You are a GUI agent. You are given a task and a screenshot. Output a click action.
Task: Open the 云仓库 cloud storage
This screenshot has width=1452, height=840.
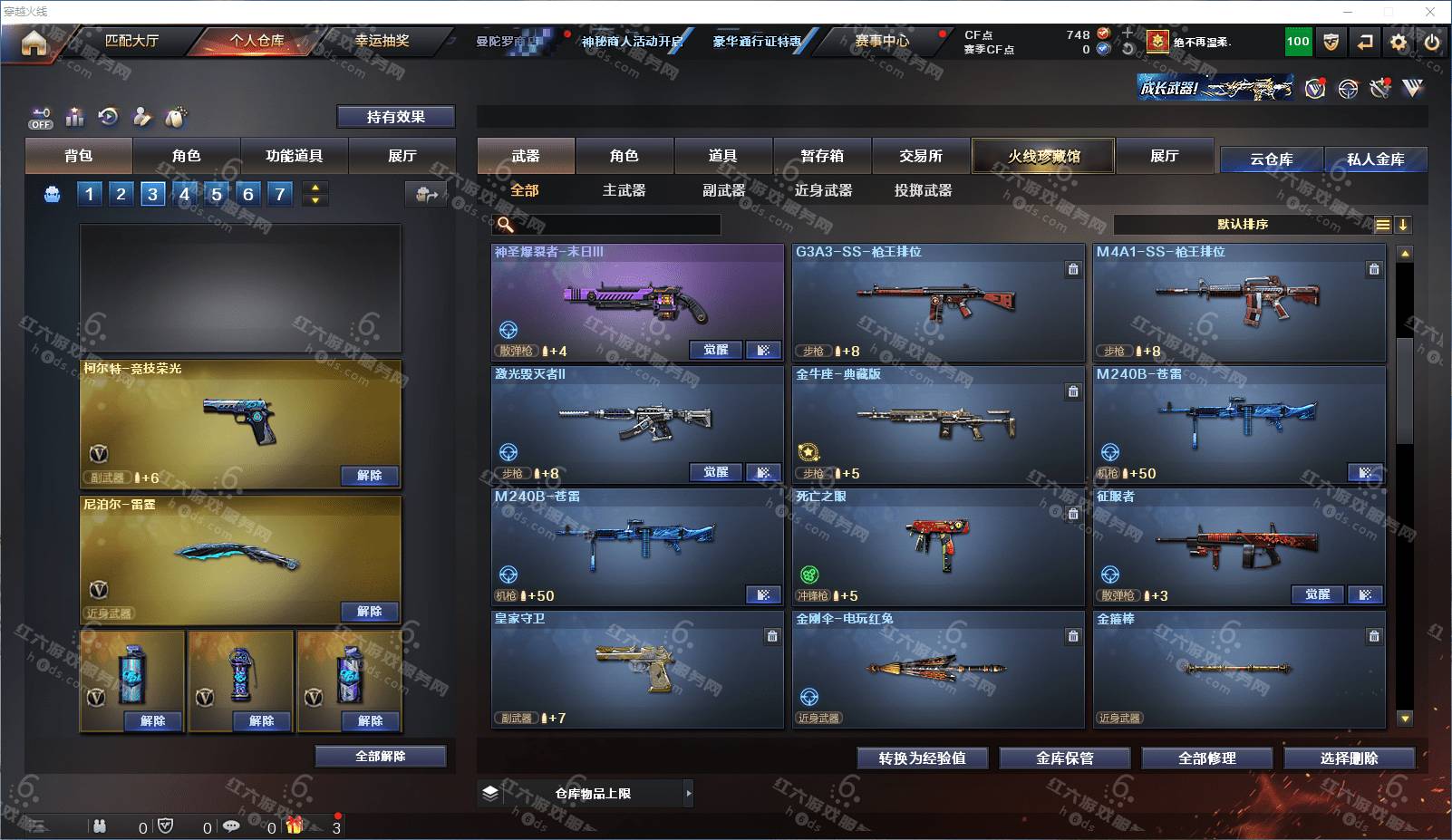pos(1271,159)
